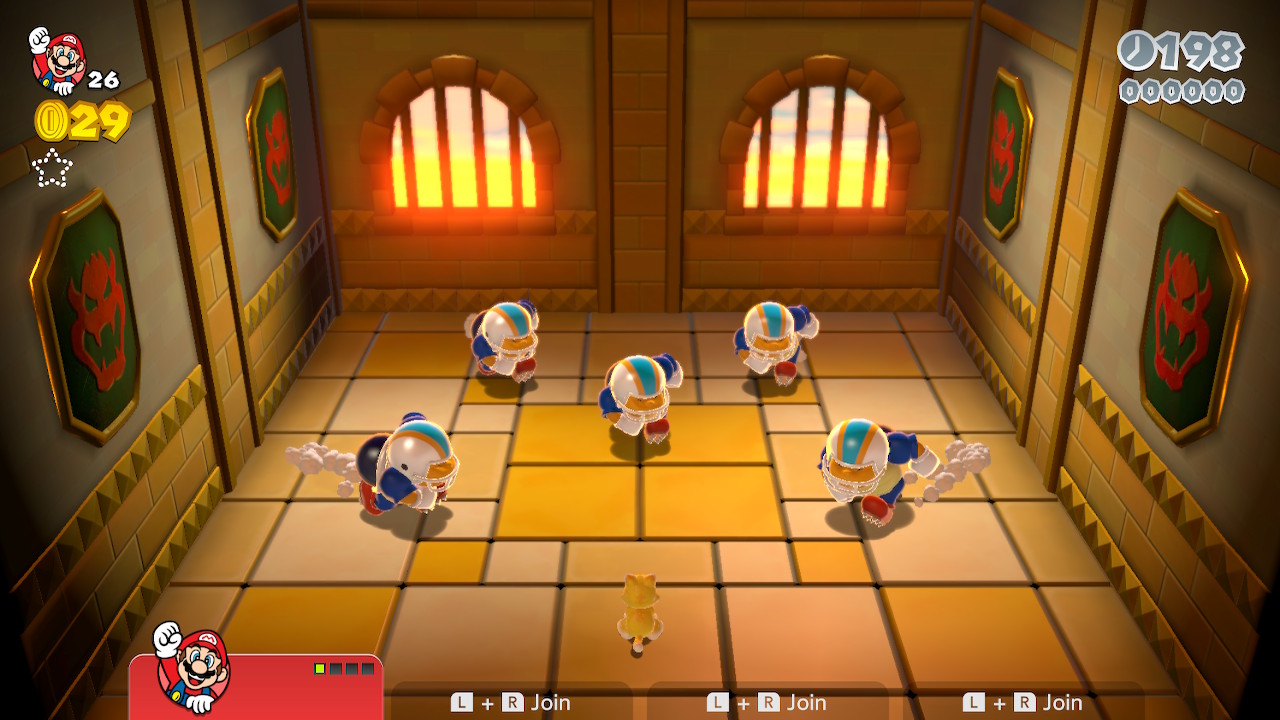Select the empty green star outline
Viewport: 1280px width, 720px height.
(x=52, y=168)
